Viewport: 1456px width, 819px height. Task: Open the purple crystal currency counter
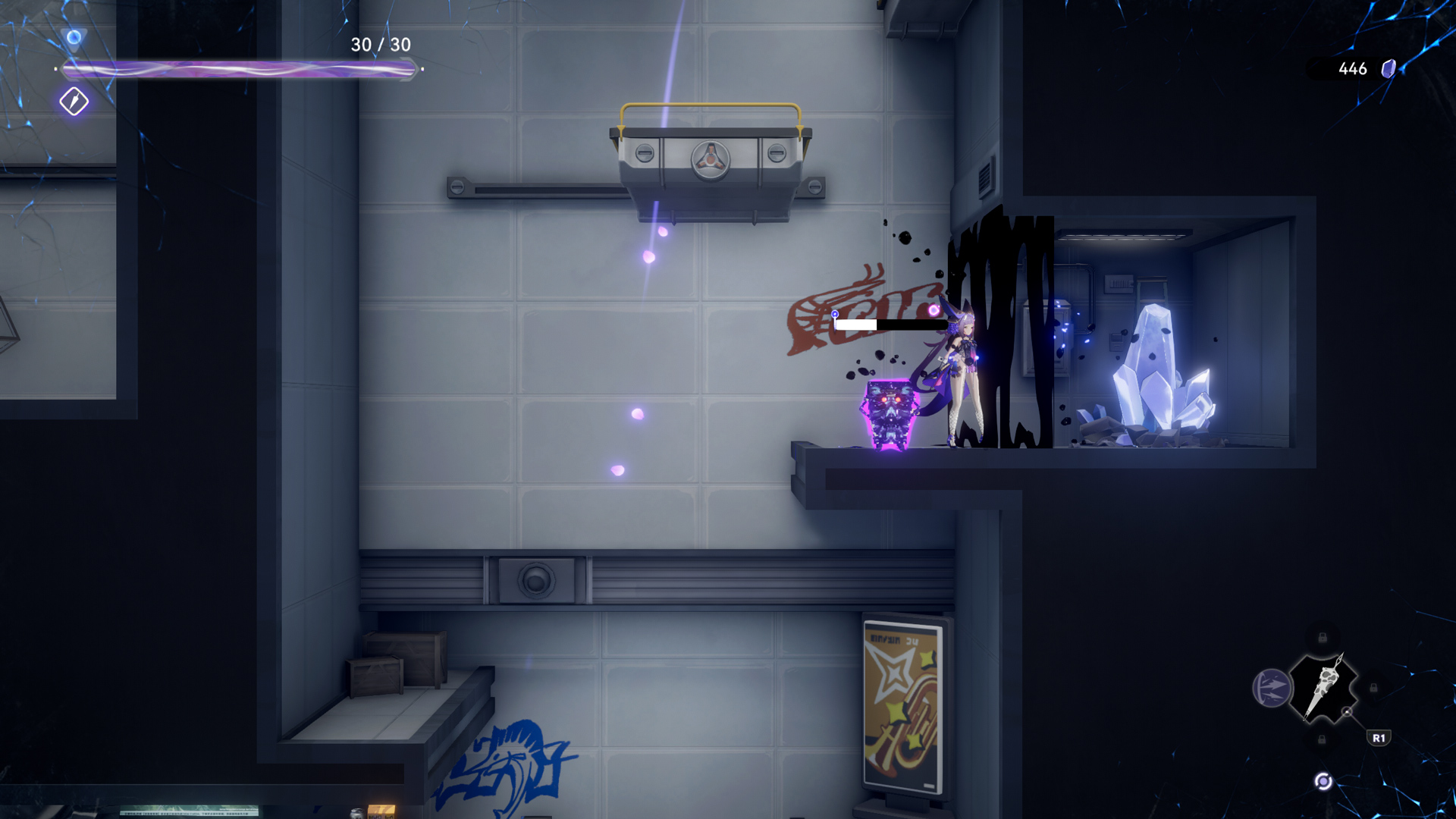(1365, 69)
